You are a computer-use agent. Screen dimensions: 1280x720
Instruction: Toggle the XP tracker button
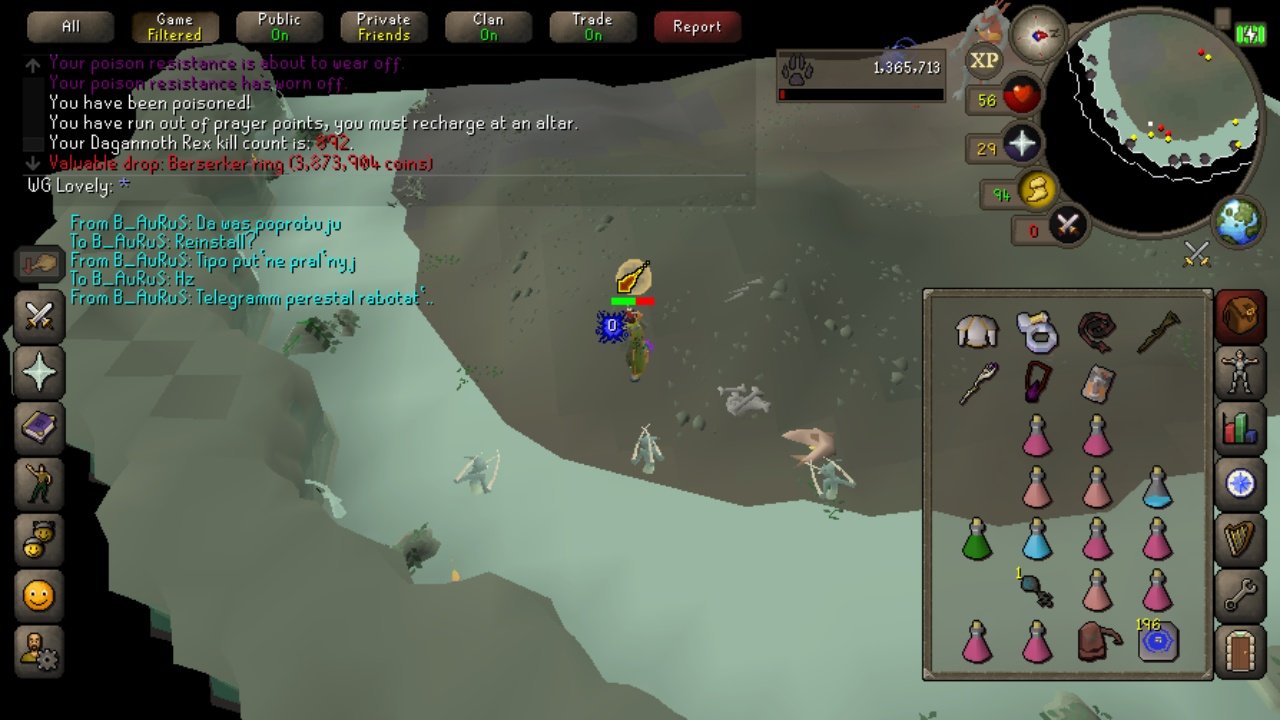click(x=984, y=61)
